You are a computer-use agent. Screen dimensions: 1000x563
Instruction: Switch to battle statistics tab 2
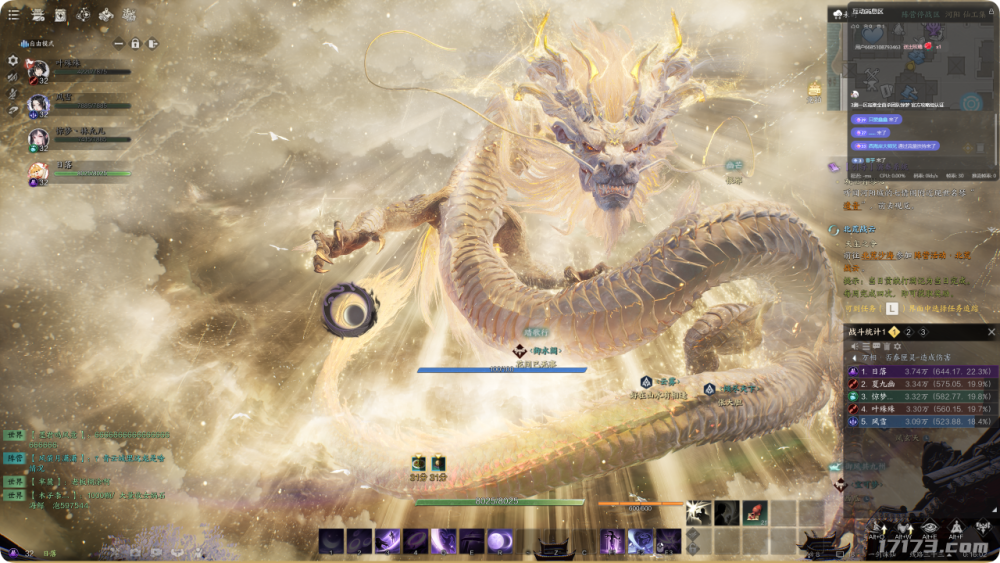[908, 332]
